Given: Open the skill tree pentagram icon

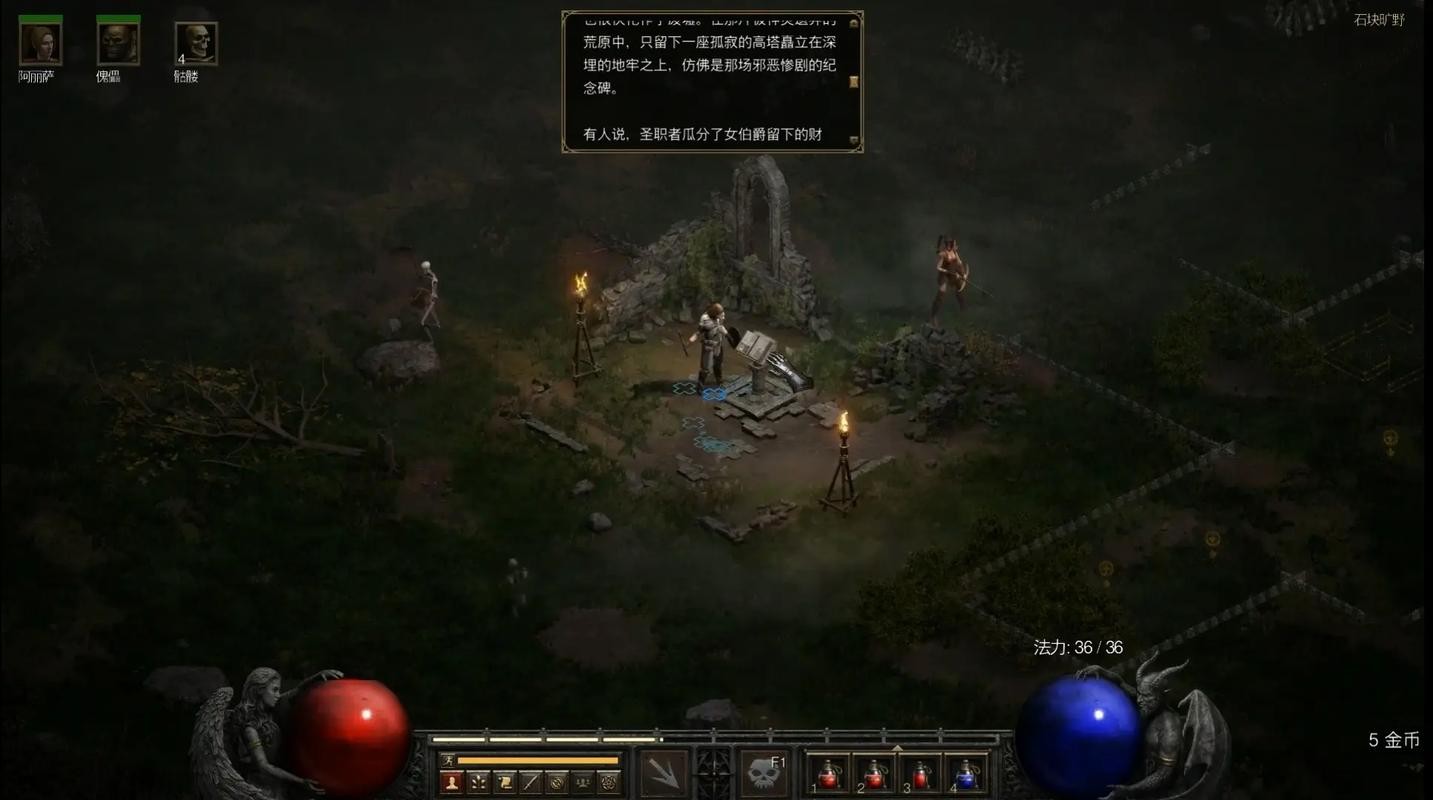Looking at the screenshot, I should [x=611, y=781].
